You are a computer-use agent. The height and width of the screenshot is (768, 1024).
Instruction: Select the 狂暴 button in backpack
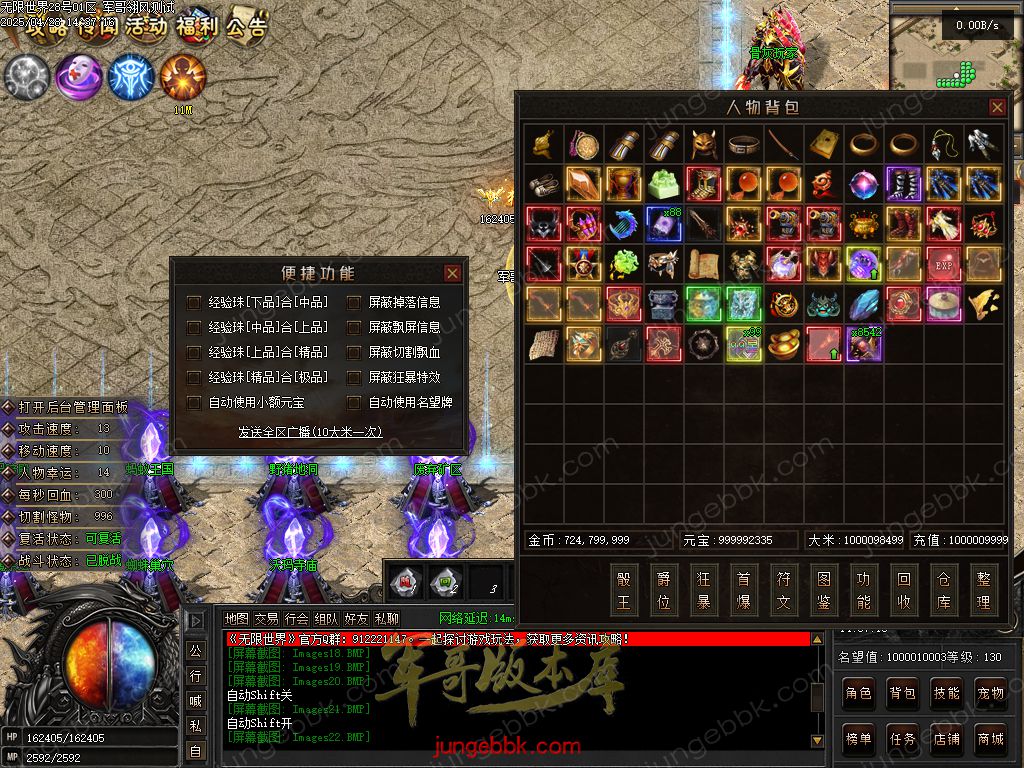[704, 590]
